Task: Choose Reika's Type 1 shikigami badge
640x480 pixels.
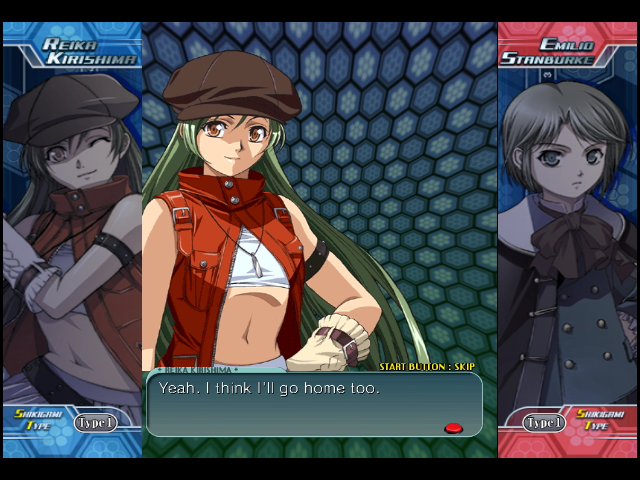Action: [x=96, y=423]
